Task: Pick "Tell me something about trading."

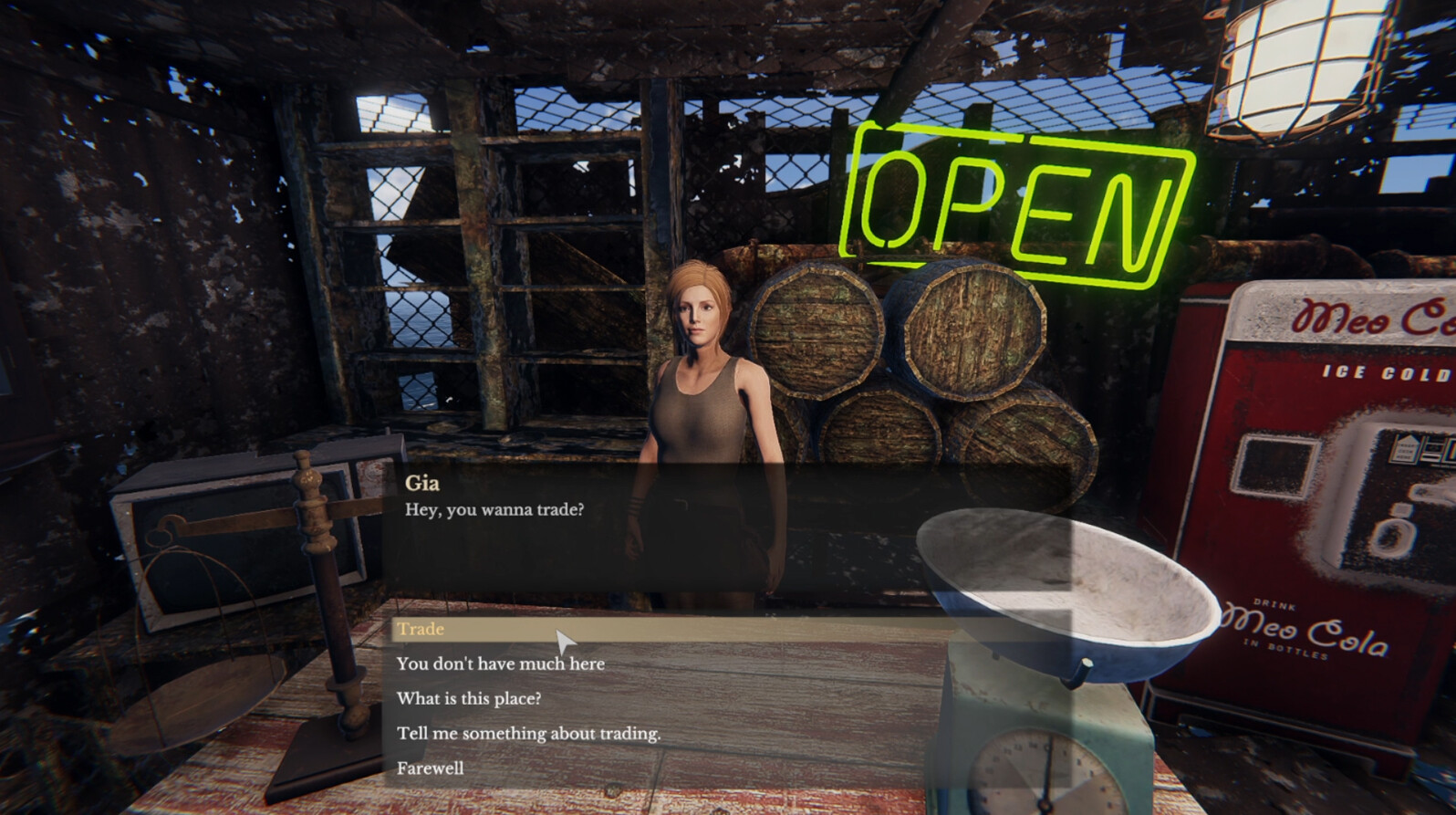Action: pos(528,733)
